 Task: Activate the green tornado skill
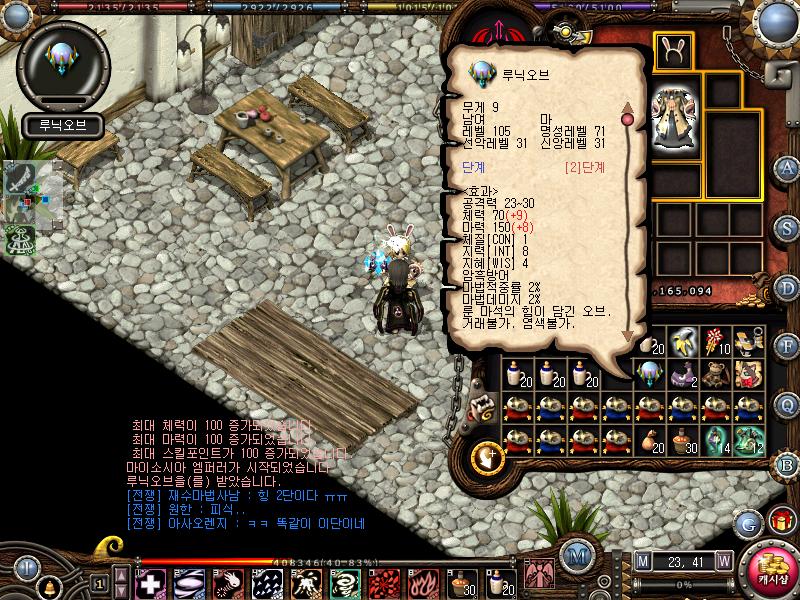coord(349,583)
